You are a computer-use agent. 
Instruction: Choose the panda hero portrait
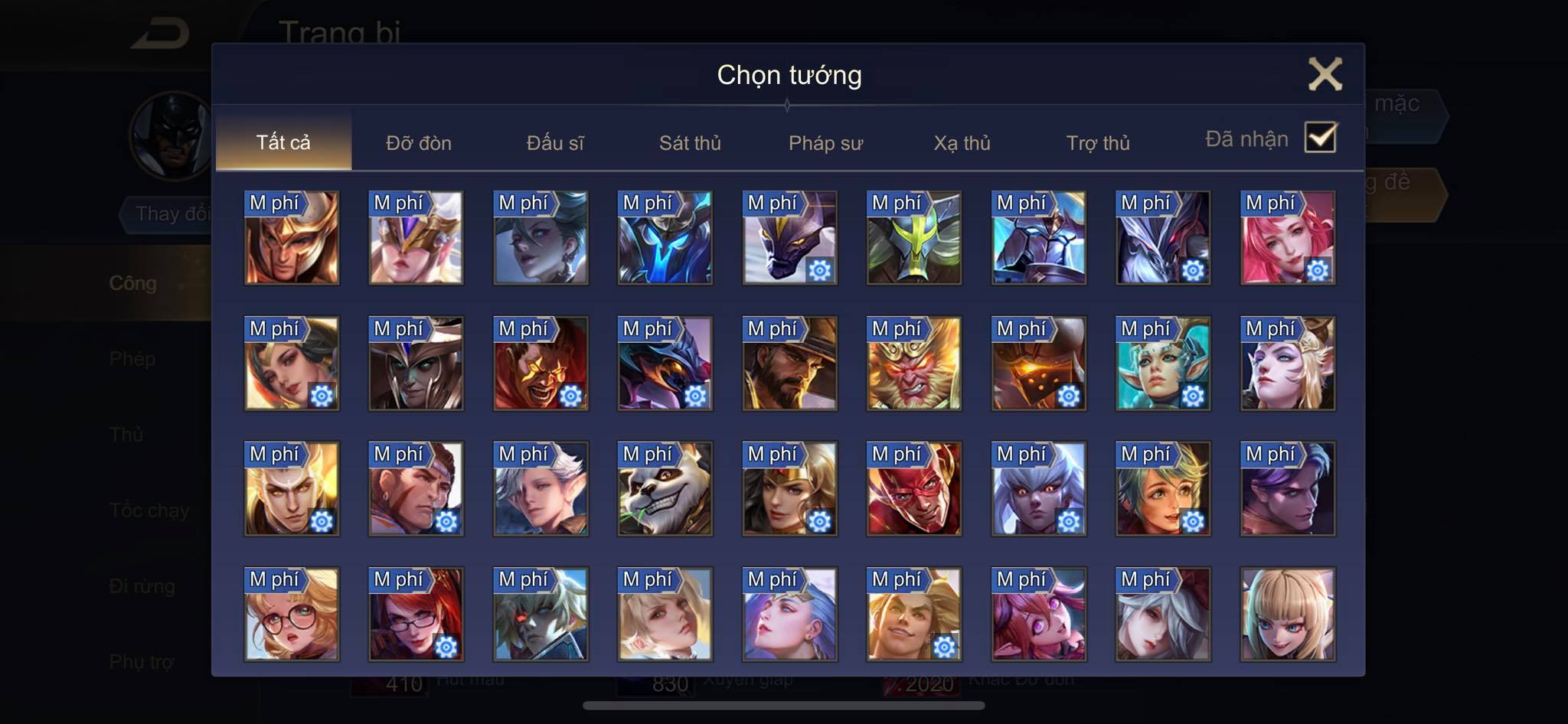point(665,489)
